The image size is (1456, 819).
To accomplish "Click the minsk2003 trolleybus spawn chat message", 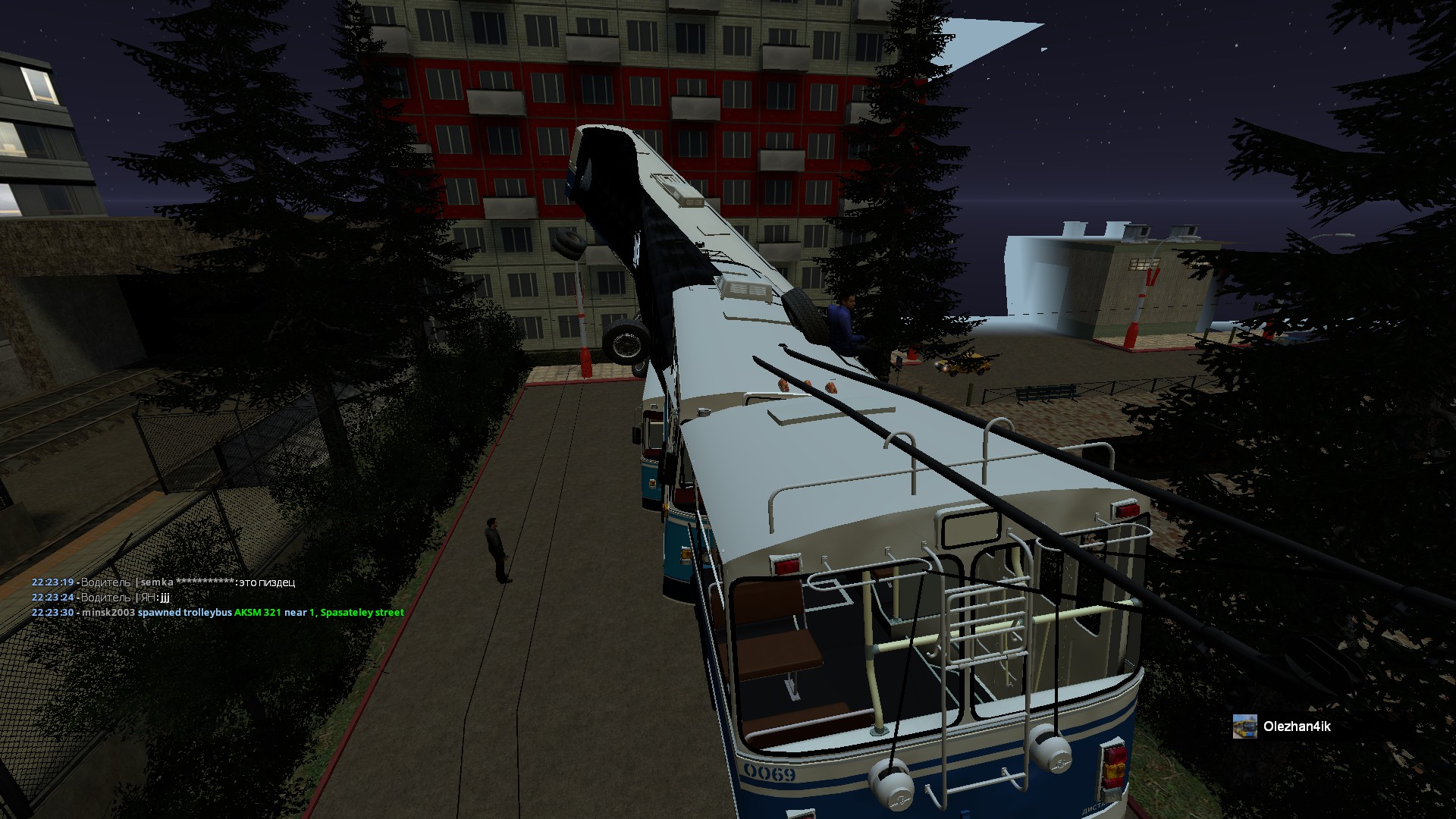I will [x=218, y=612].
